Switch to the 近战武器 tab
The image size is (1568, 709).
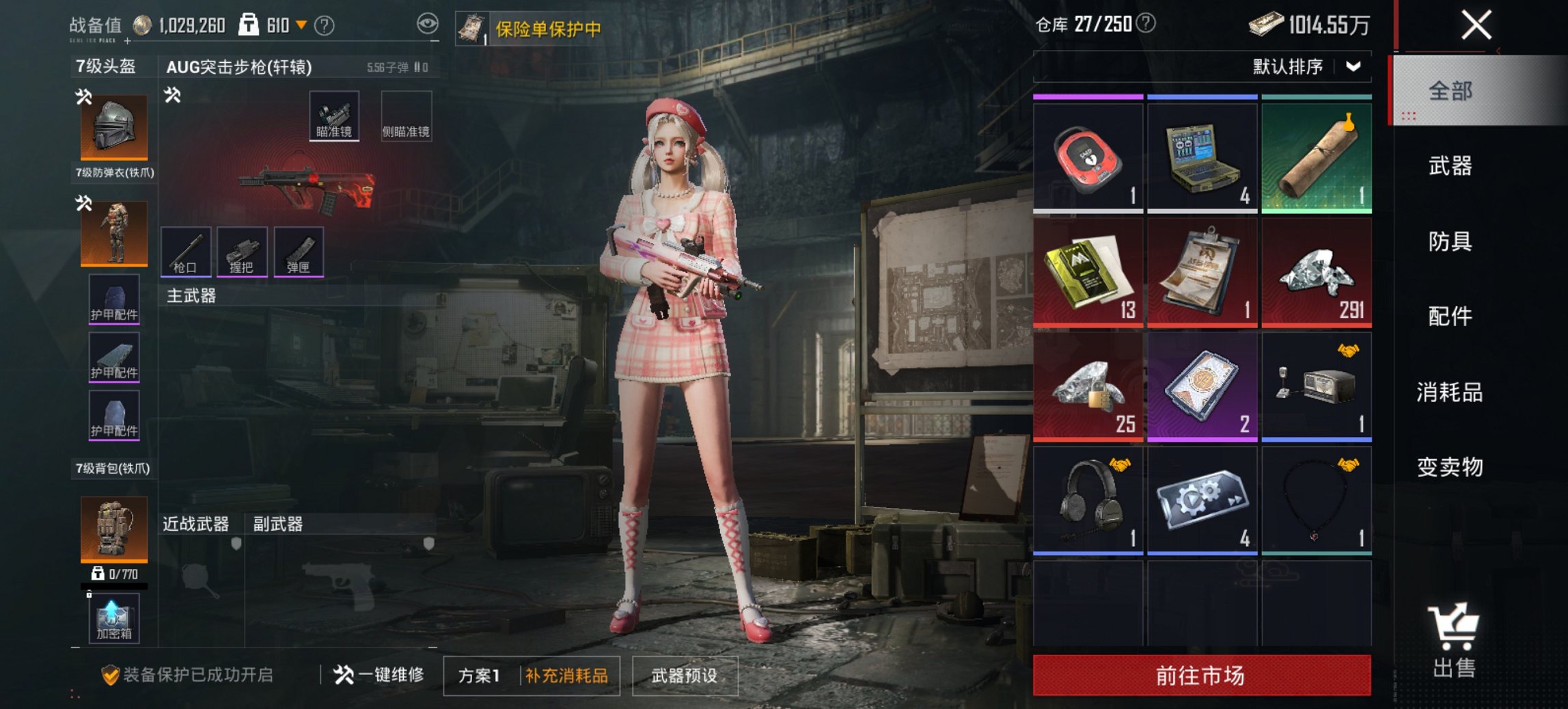click(196, 525)
